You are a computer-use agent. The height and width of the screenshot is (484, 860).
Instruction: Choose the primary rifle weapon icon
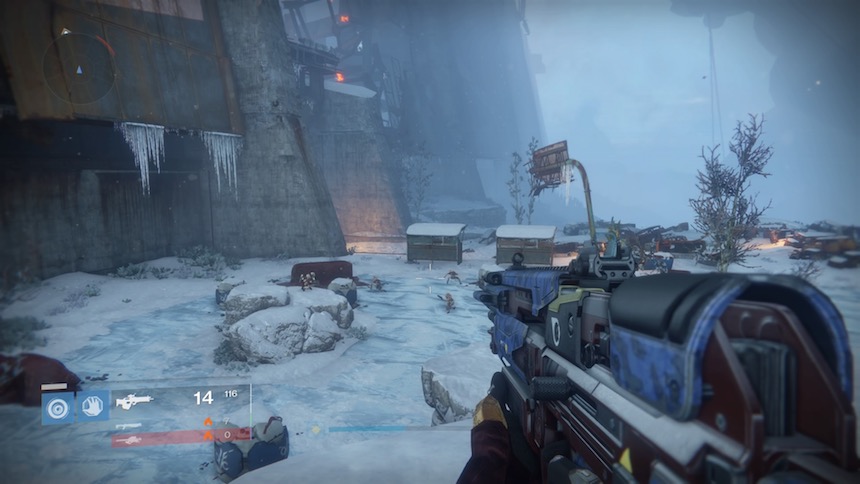(x=134, y=401)
